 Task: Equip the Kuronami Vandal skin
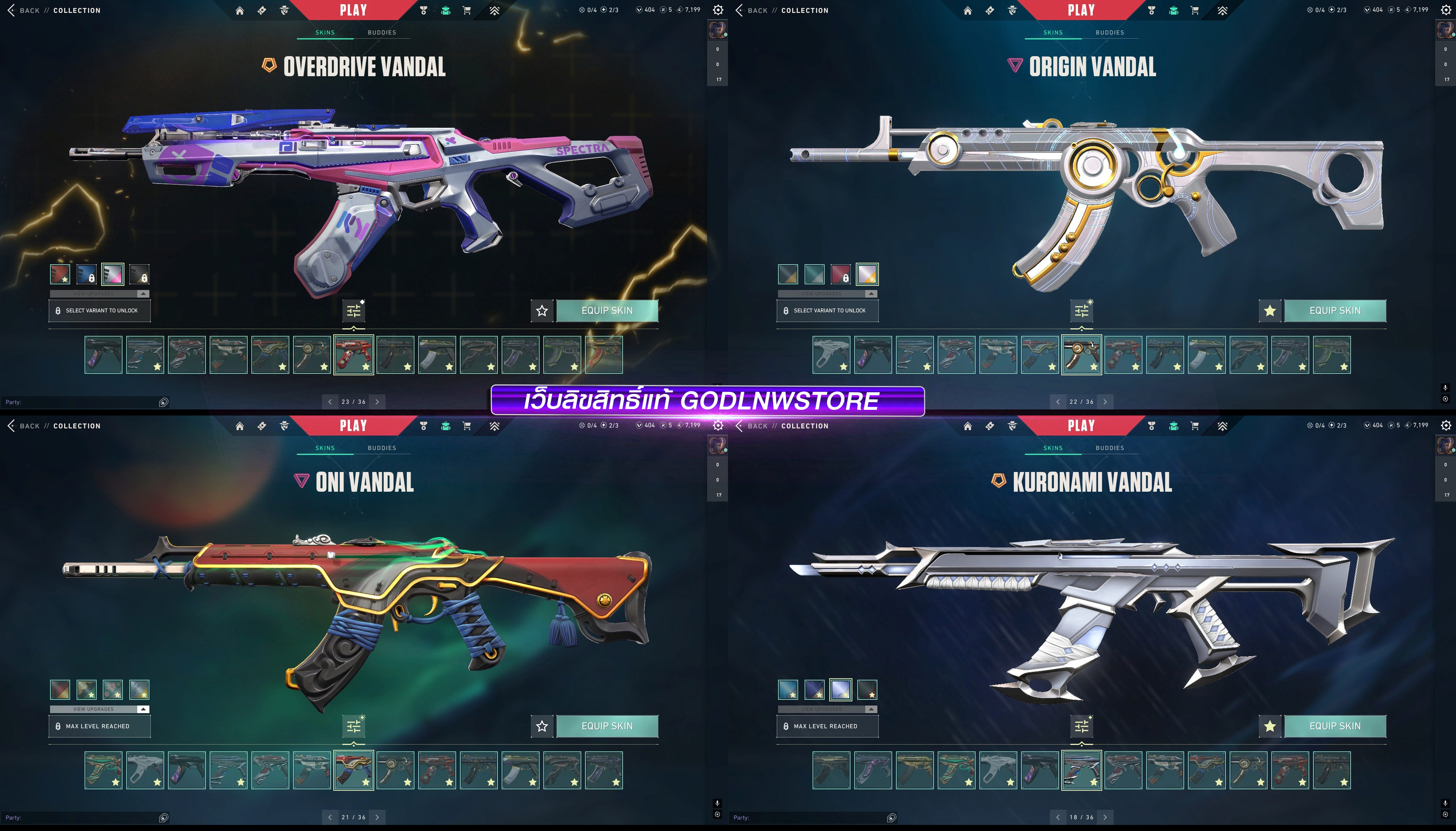click(1334, 726)
